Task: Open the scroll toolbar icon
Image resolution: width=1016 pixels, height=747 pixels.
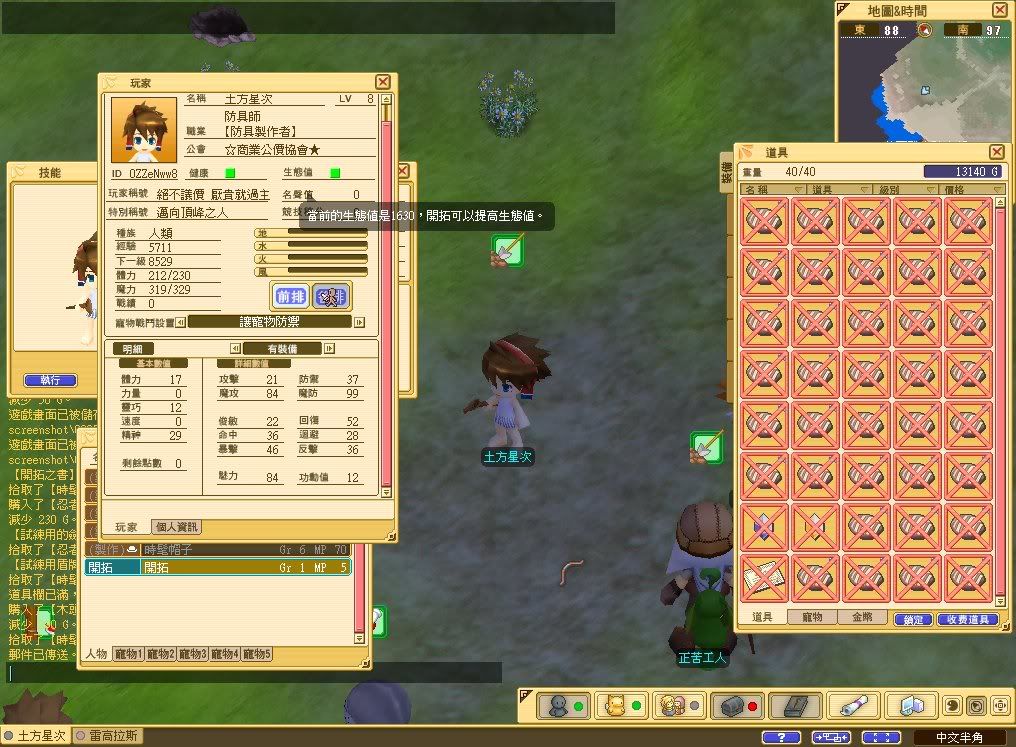Action: (x=852, y=706)
